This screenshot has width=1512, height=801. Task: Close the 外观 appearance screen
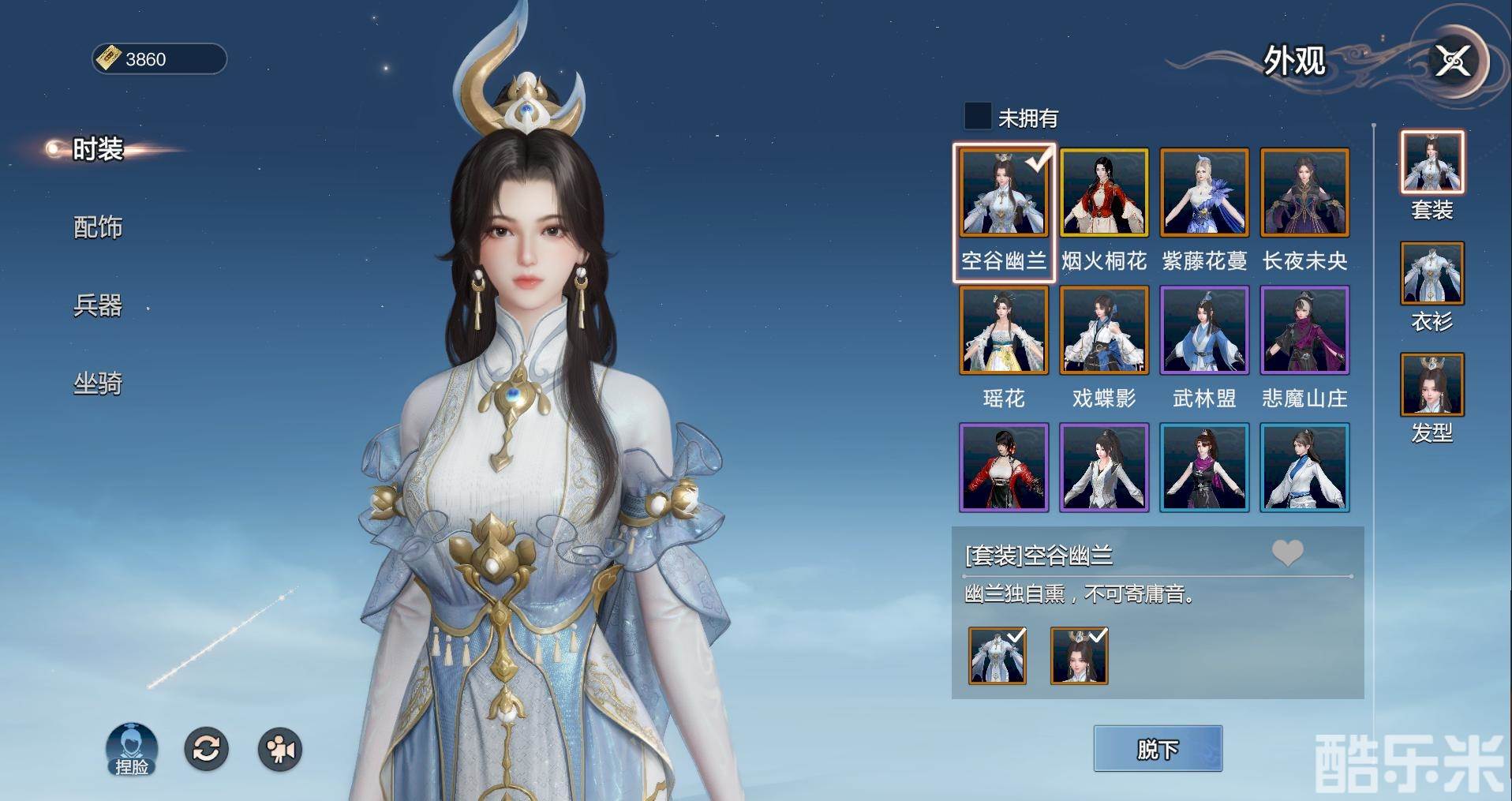[x=1452, y=61]
